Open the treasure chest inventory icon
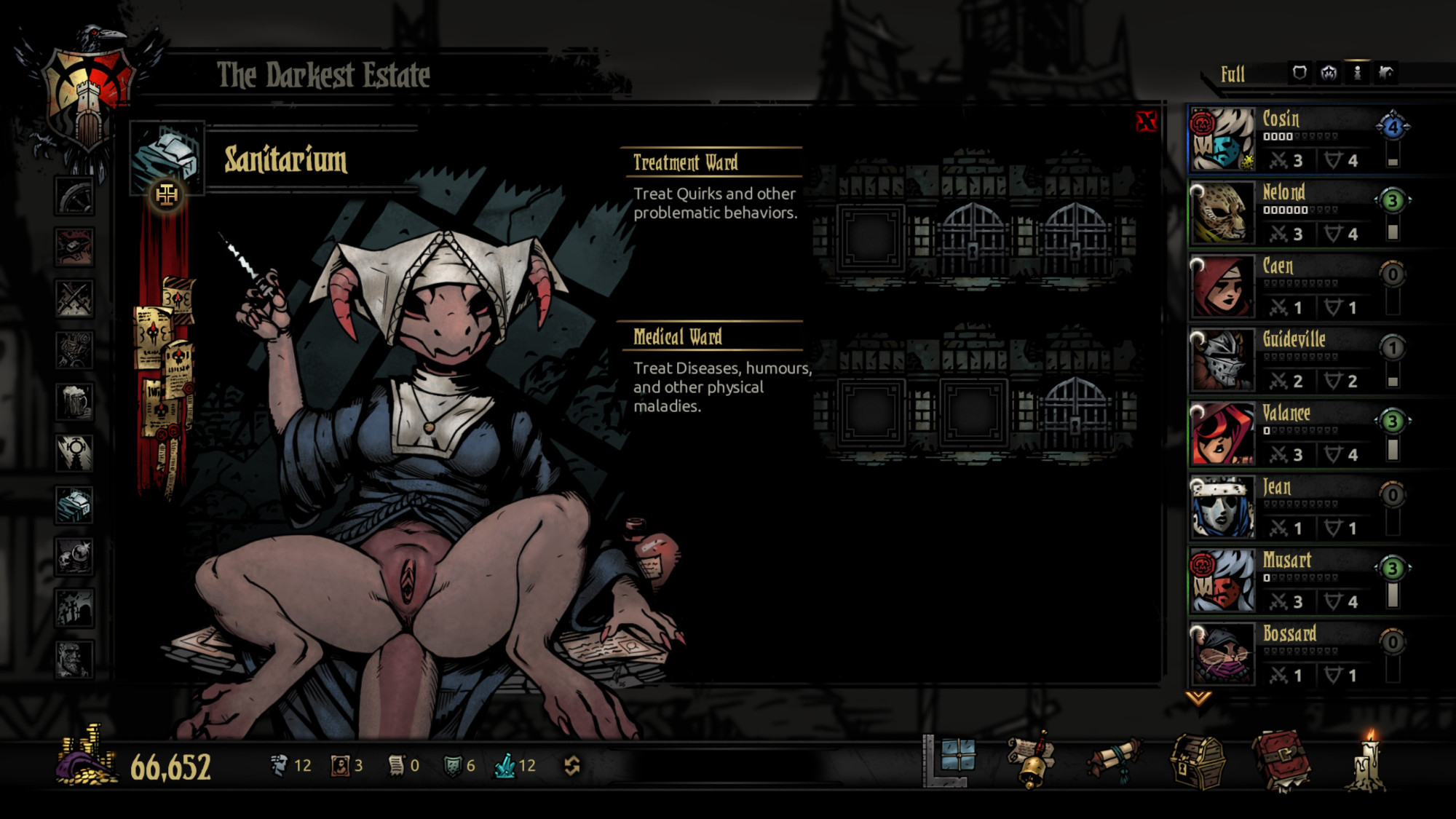Viewport: 1456px width, 819px height. [1198, 762]
